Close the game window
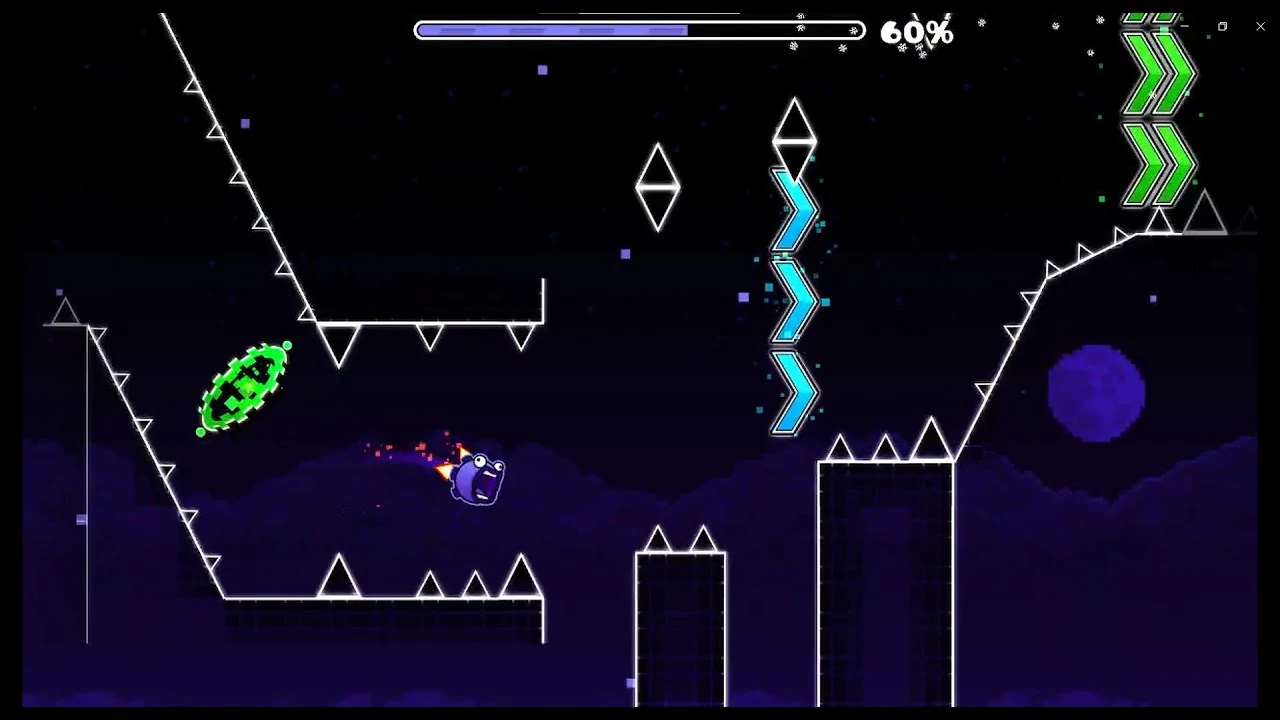Screen dimensions: 1280x720 pos(1260,26)
